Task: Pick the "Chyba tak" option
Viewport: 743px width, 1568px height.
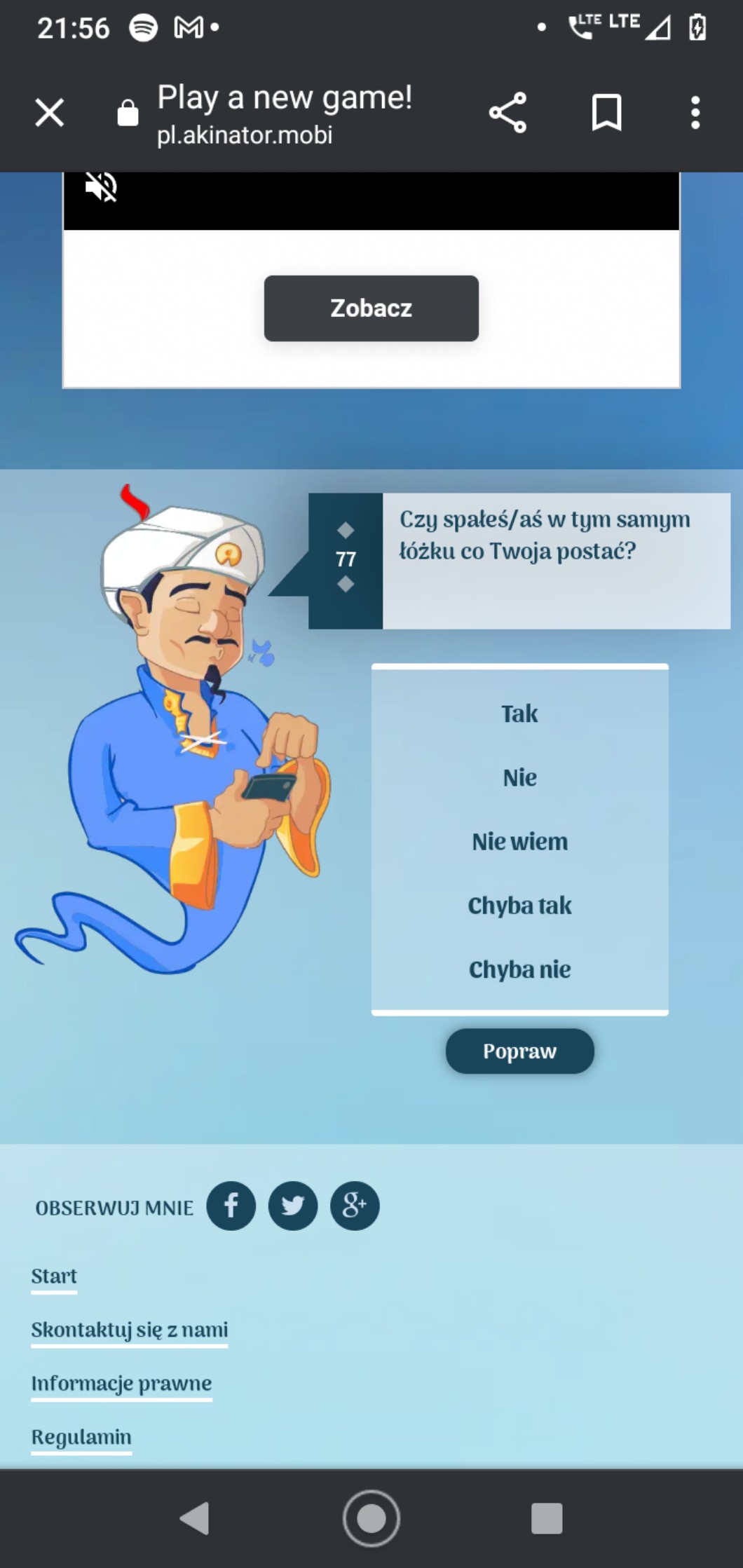Action: (x=519, y=905)
